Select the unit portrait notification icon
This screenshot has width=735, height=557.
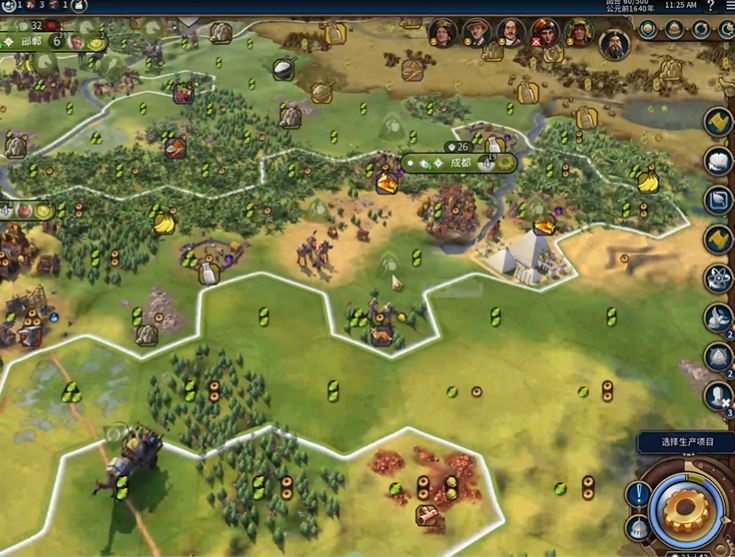pyautogui.click(x=717, y=395)
